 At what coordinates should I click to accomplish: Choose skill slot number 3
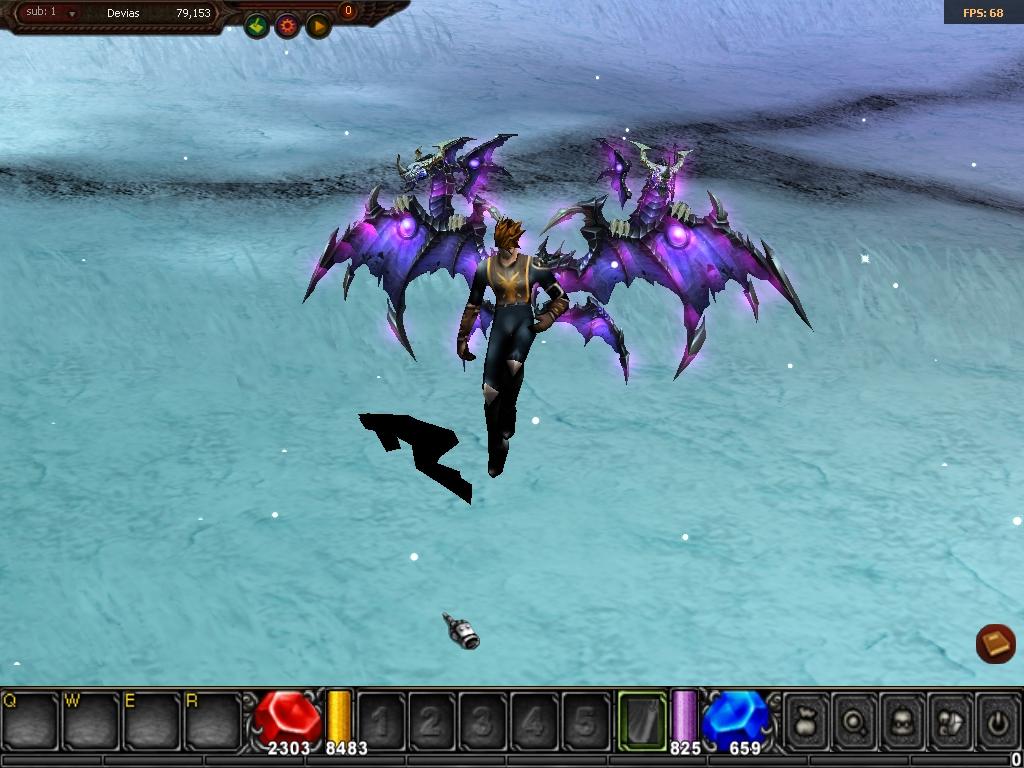[483, 720]
